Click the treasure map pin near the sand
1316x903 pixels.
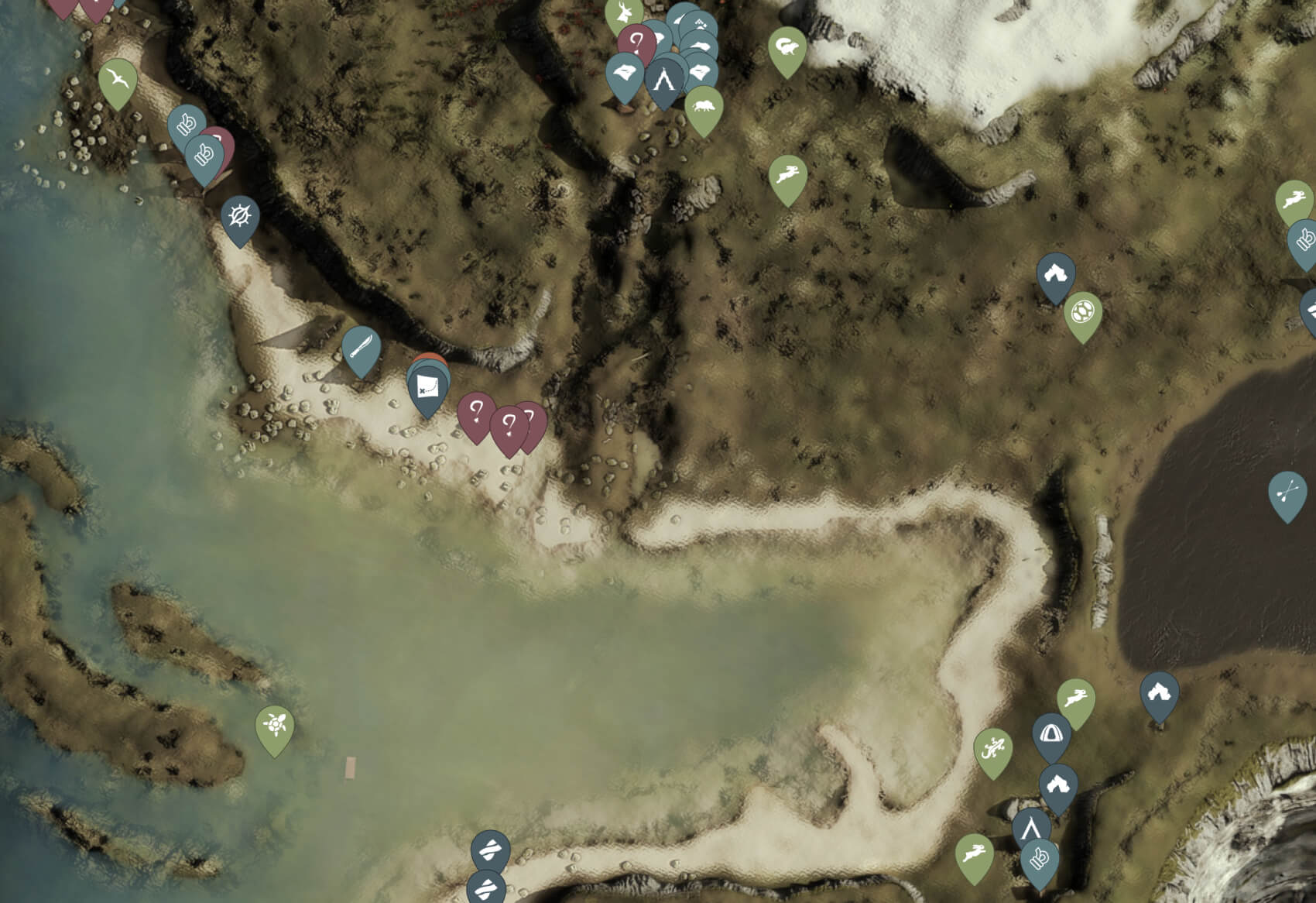428,386
